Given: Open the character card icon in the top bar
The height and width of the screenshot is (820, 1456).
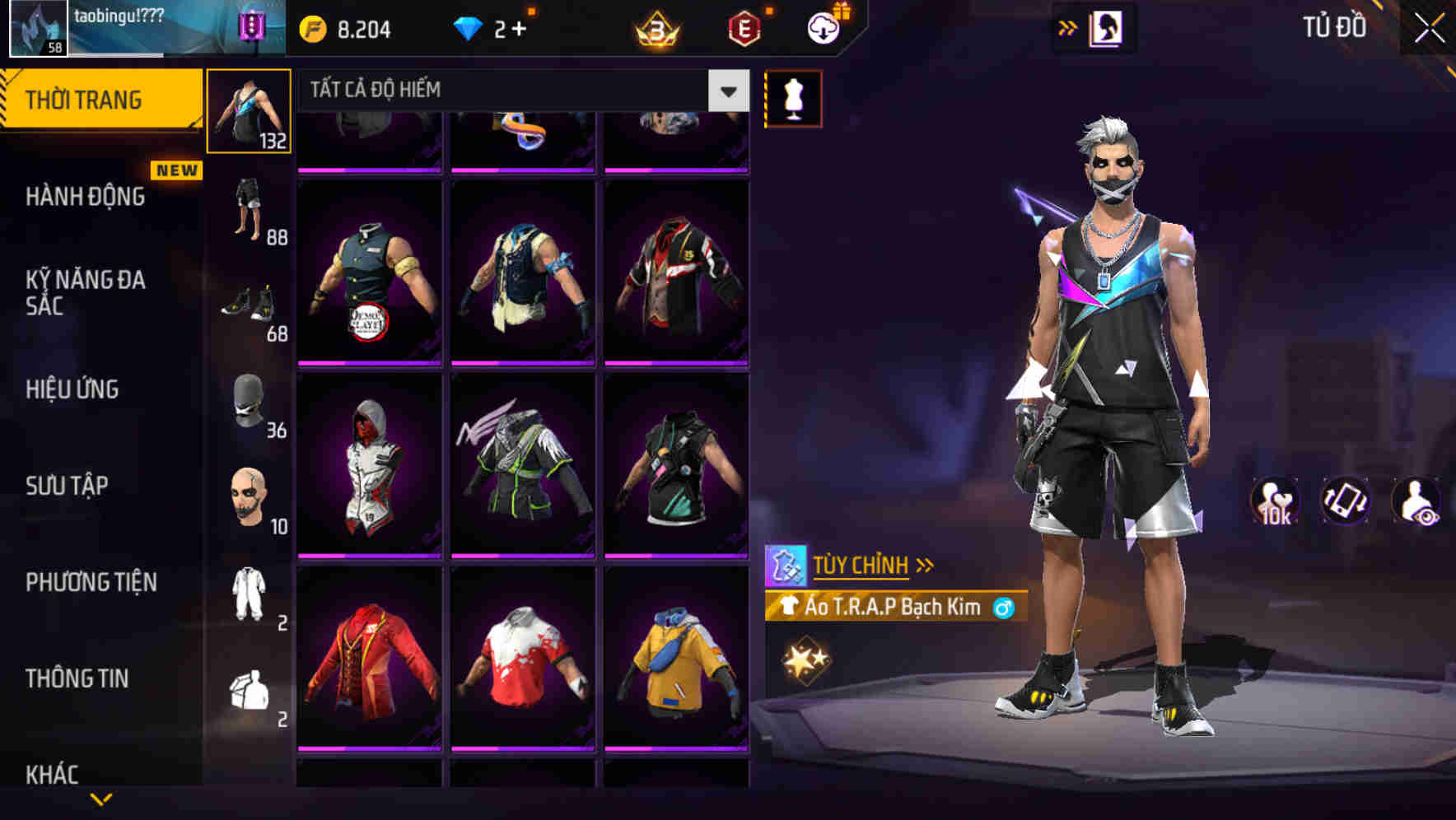Looking at the screenshot, I should pyautogui.click(x=1108, y=27).
